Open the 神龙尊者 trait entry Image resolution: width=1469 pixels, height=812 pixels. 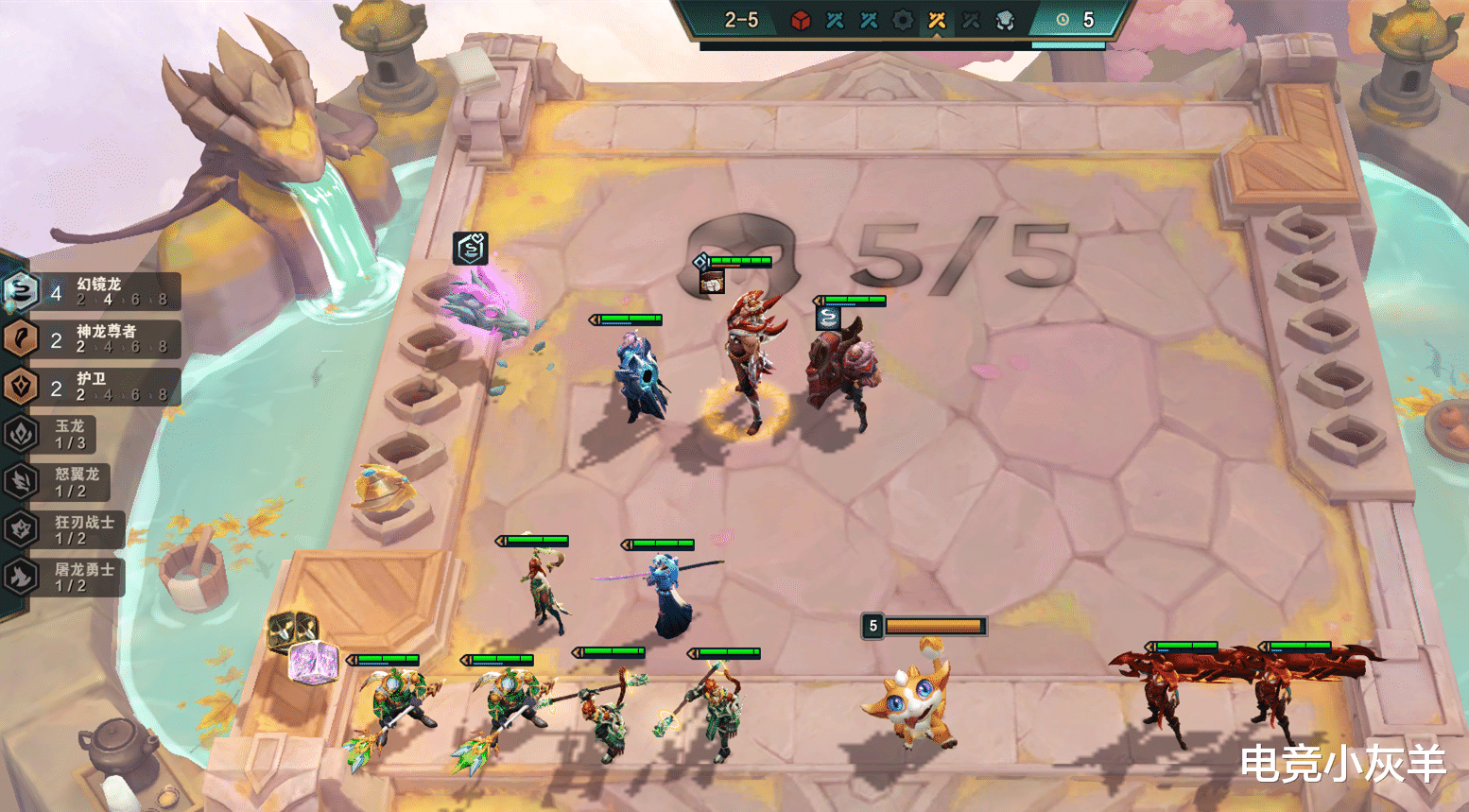tap(95, 338)
